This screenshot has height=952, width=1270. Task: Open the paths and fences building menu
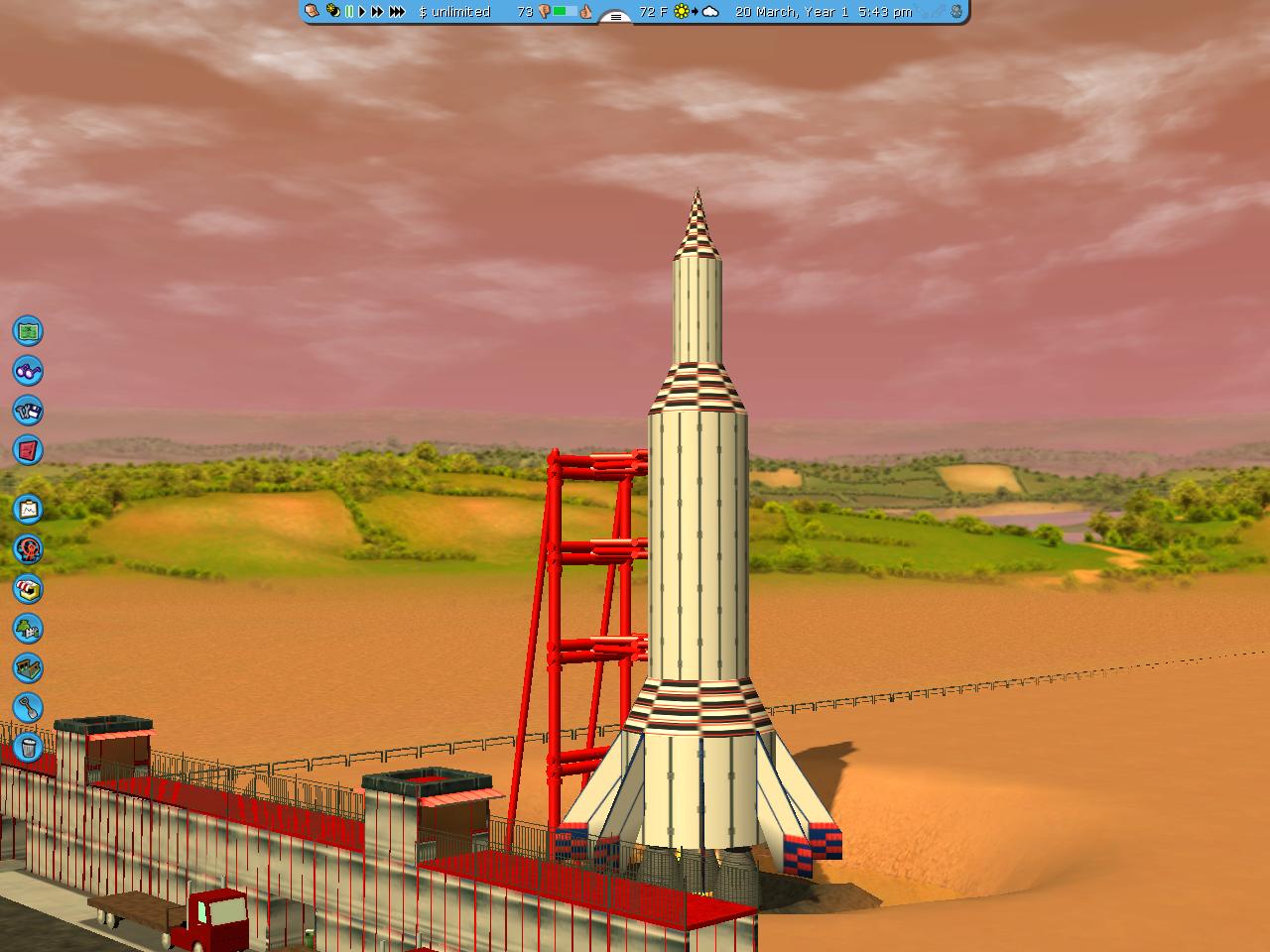(x=28, y=668)
